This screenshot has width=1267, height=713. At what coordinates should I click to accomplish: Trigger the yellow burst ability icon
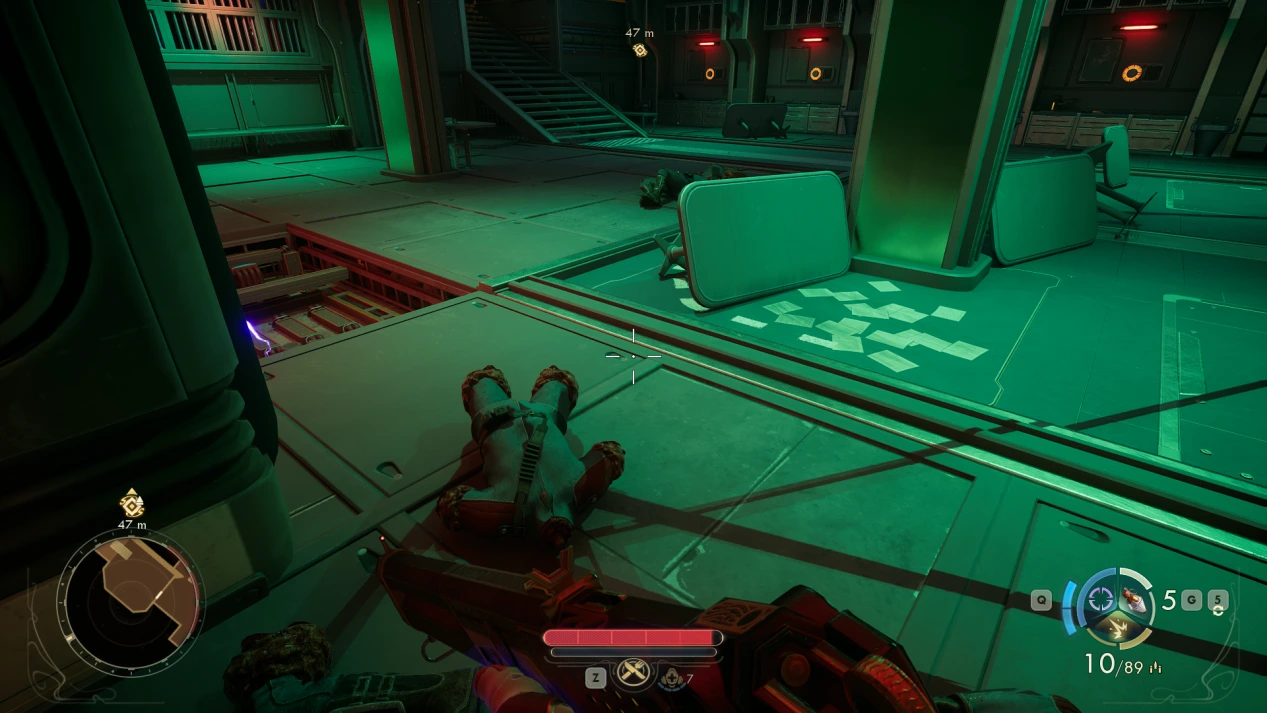(x=1116, y=628)
